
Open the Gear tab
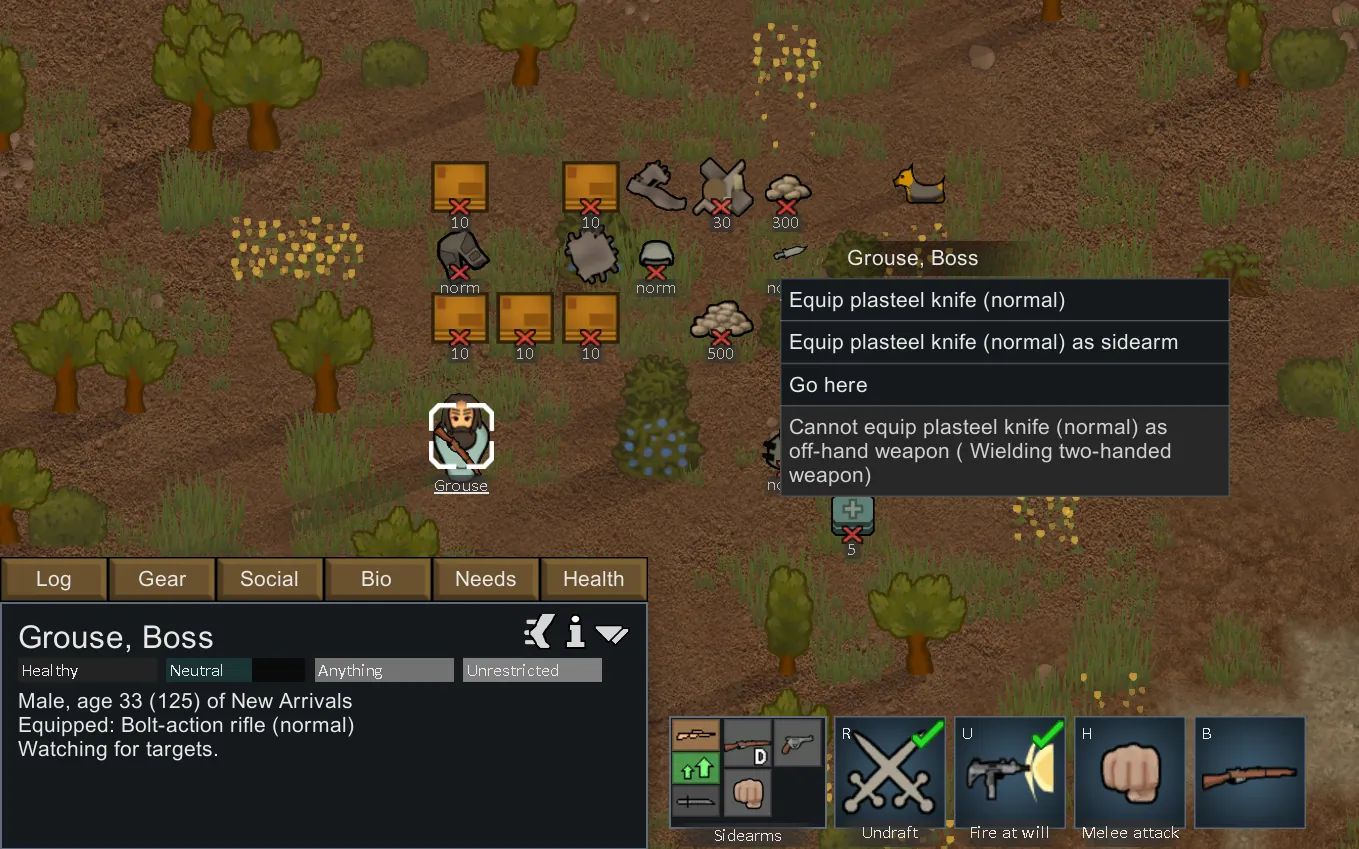pyautogui.click(x=162, y=579)
